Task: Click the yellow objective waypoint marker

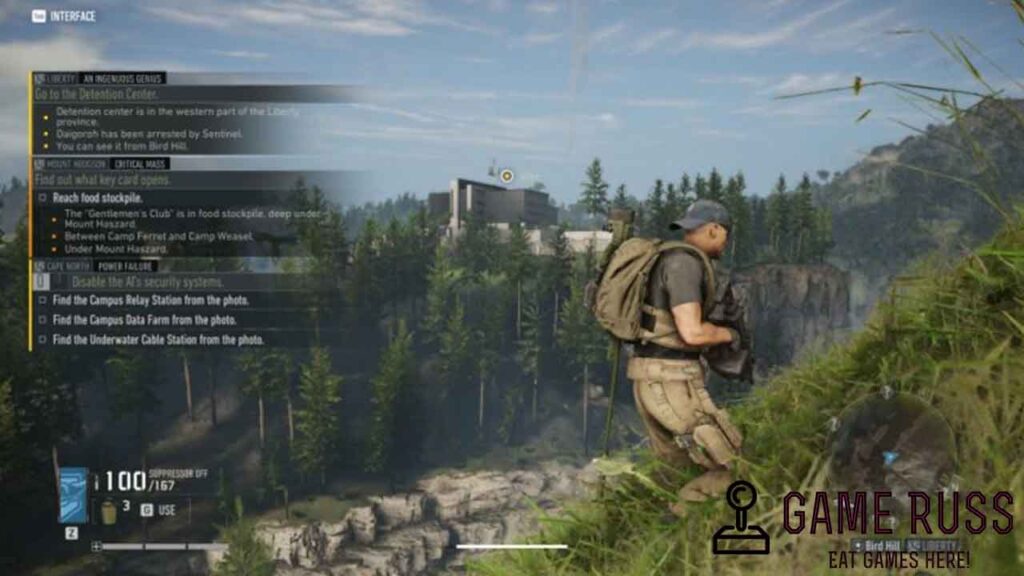Action: click(507, 176)
